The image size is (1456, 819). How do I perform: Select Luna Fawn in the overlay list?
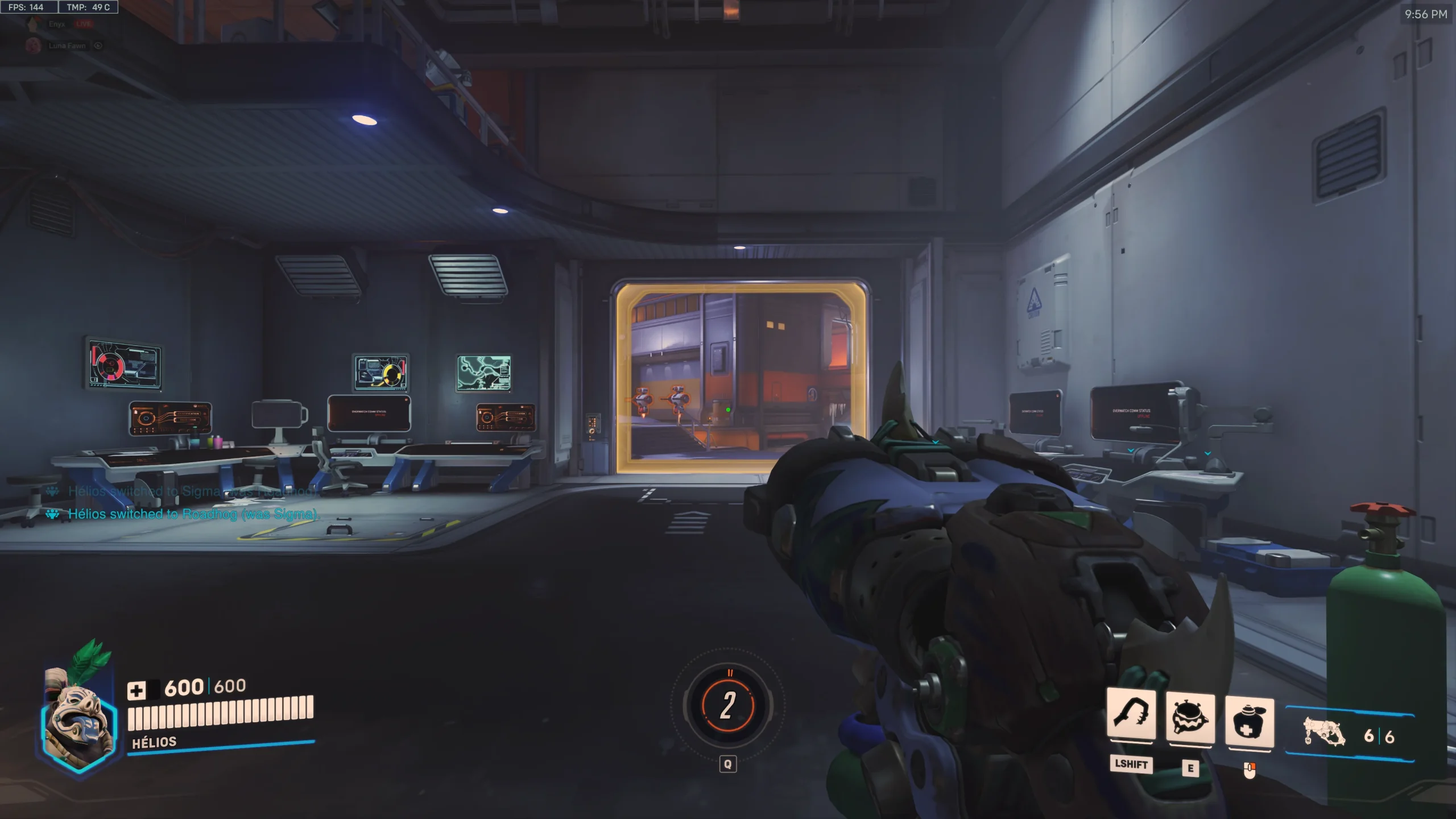coord(67,45)
